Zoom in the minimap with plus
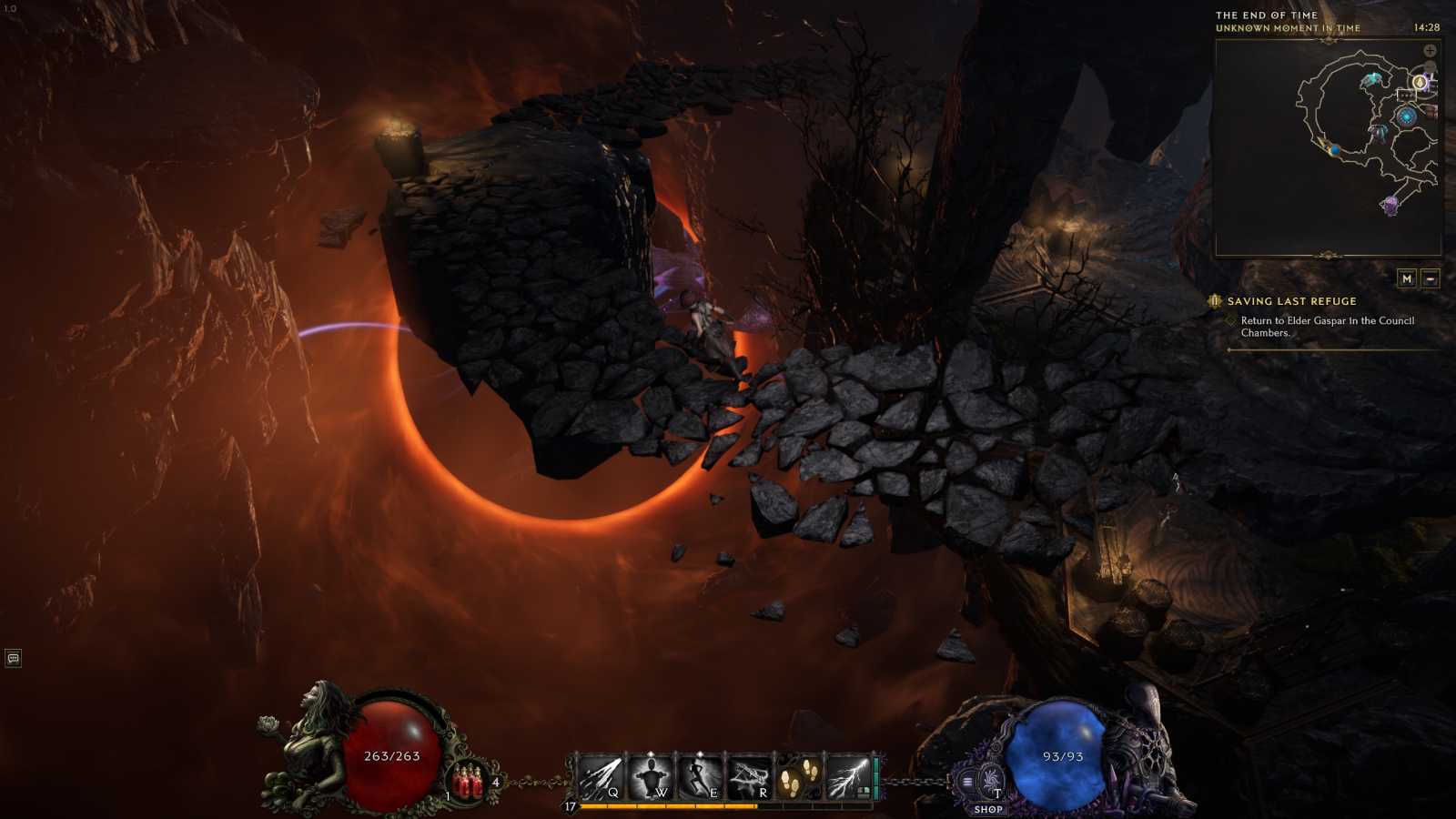This screenshot has height=819, width=1456. 1430,51
